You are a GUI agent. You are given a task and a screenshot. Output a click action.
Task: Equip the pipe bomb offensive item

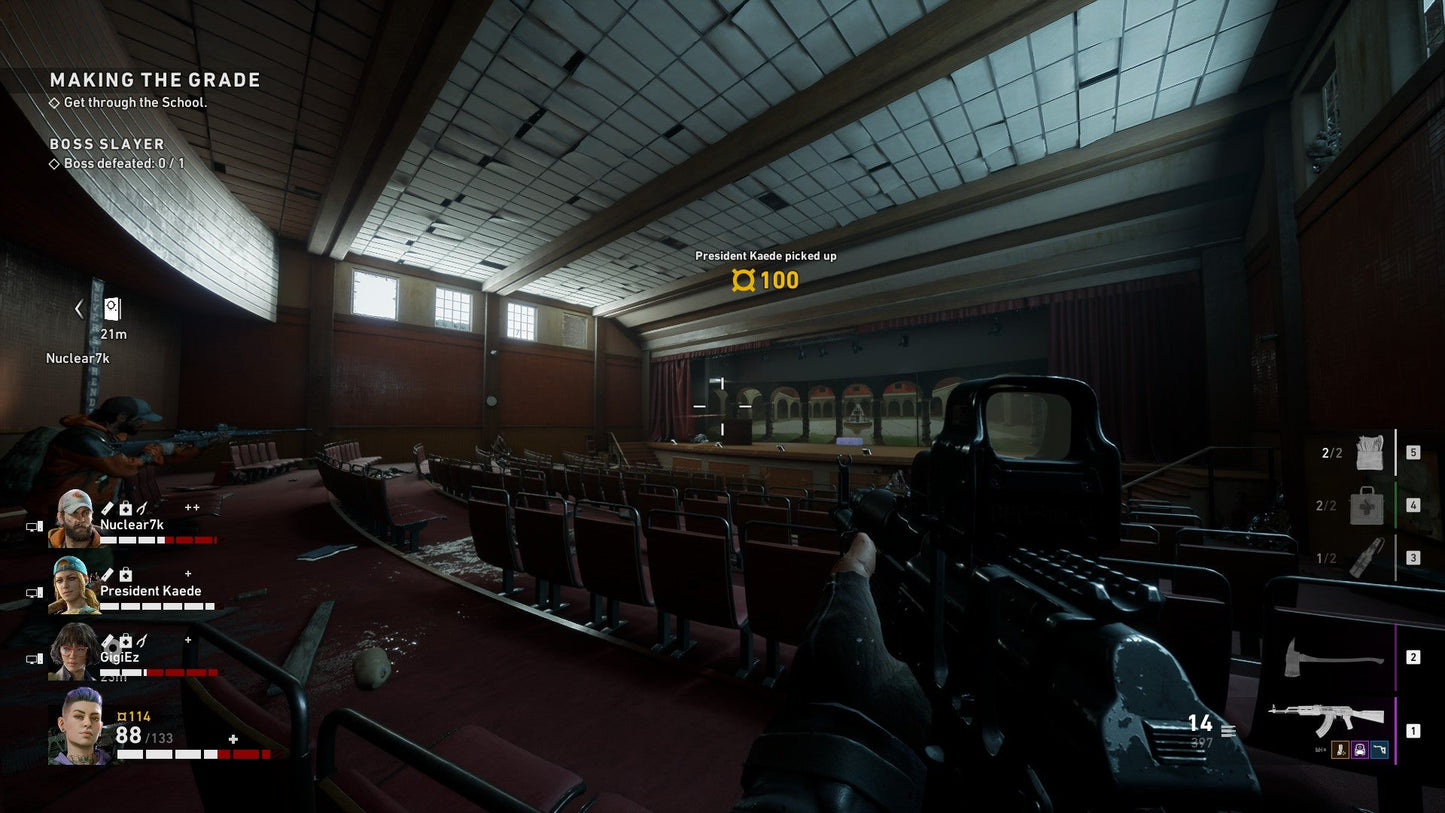(1367, 558)
